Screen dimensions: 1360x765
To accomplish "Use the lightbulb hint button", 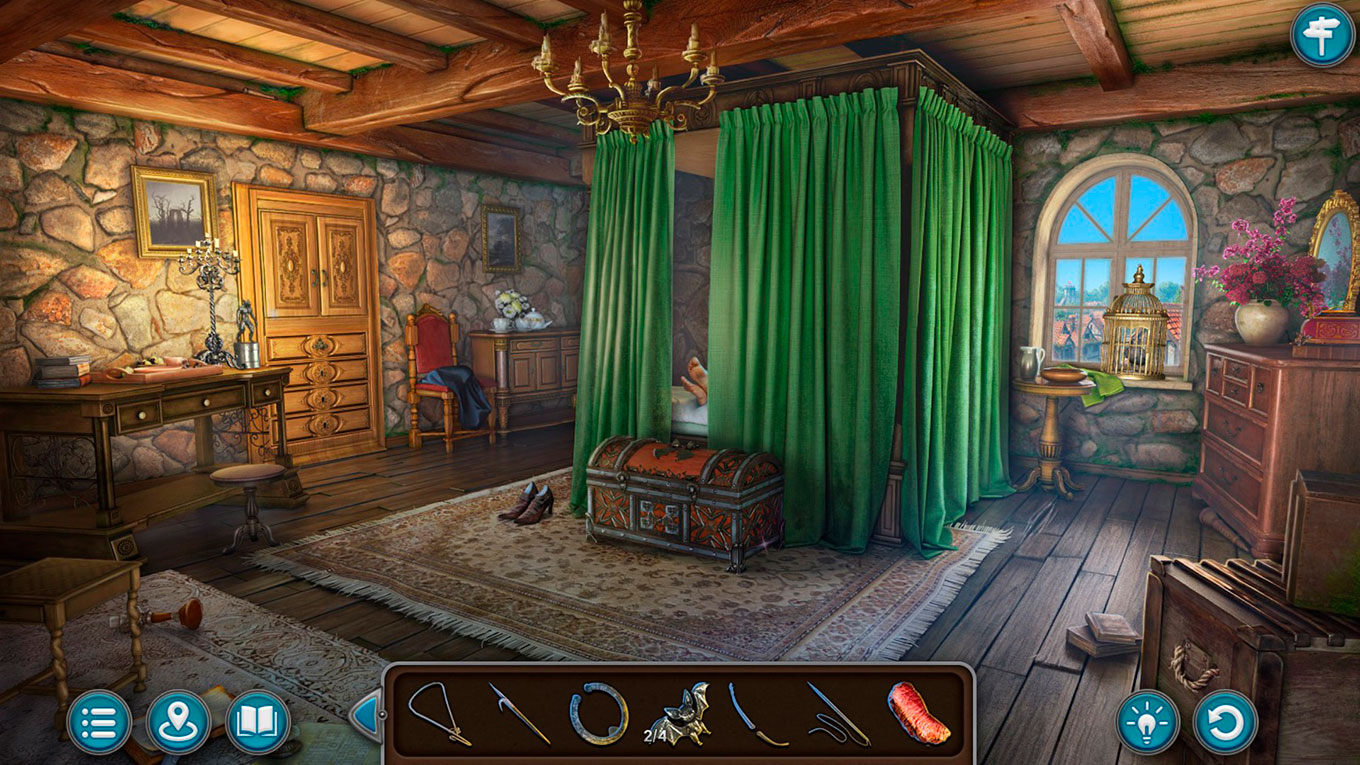I will click(x=1147, y=721).
